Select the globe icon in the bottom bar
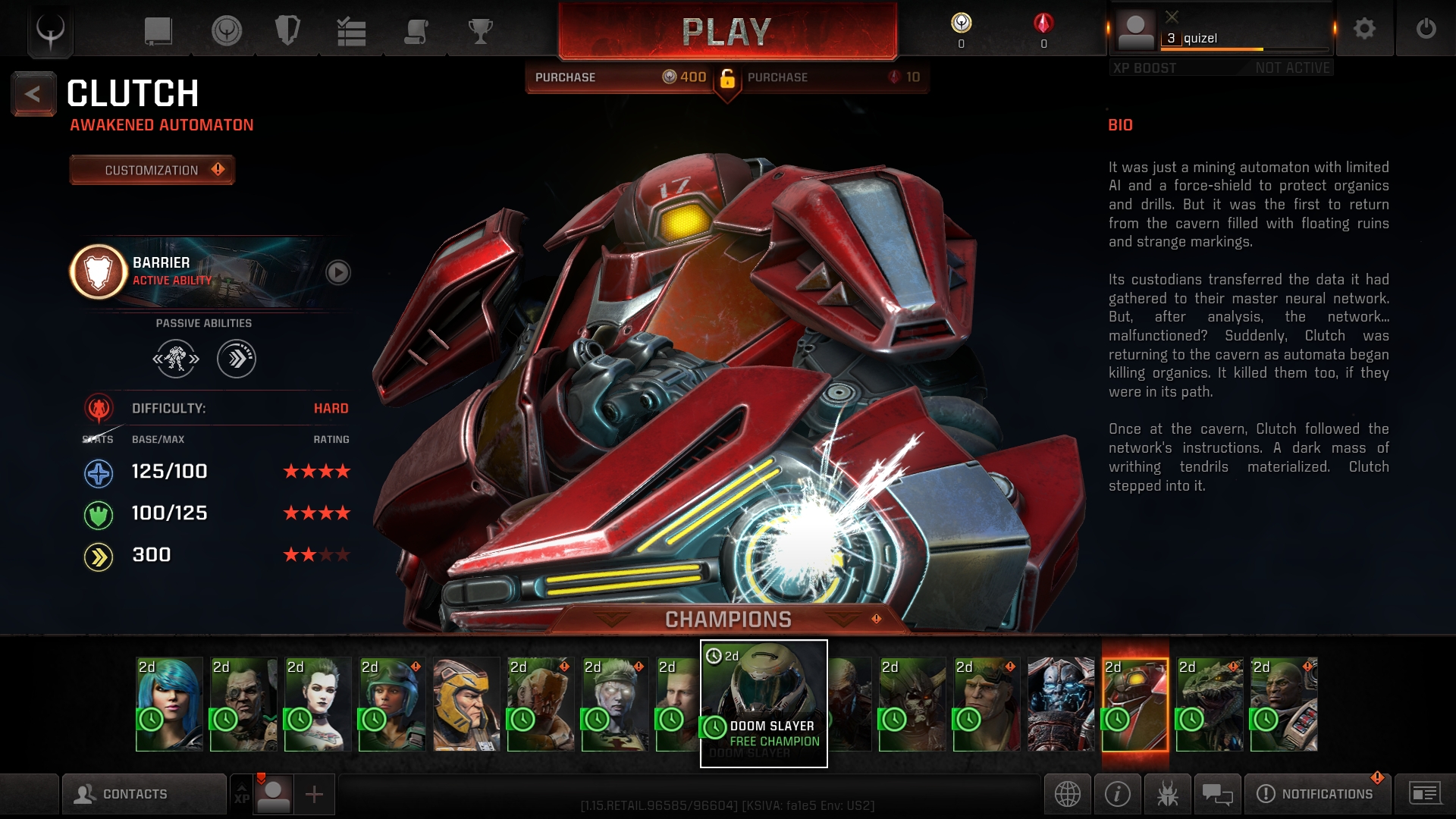This screenshot has width=1456, height=819. (1067, 794)
